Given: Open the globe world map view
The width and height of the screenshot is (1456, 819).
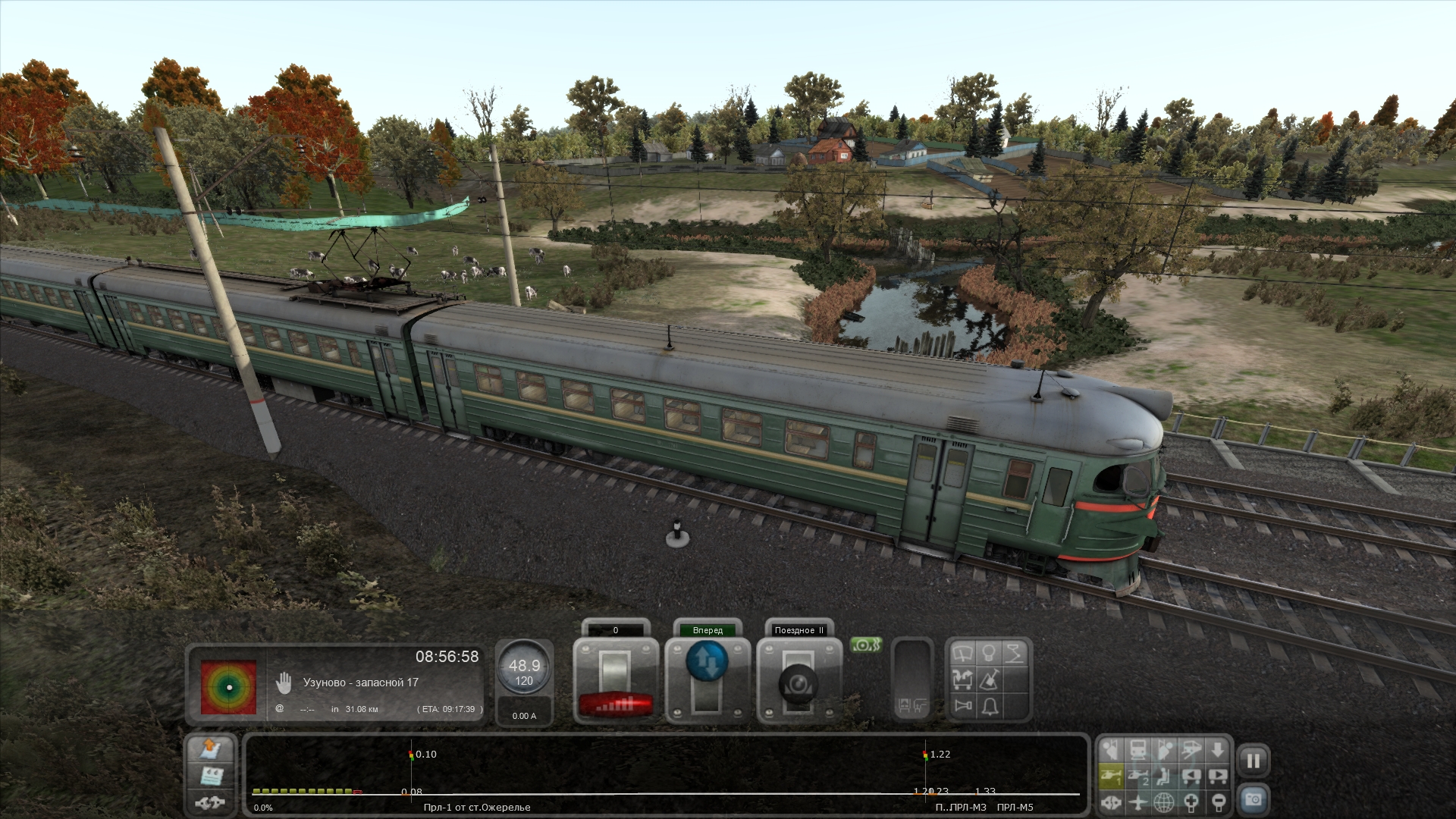Looking at the screenshot, I should point(1164,802).
